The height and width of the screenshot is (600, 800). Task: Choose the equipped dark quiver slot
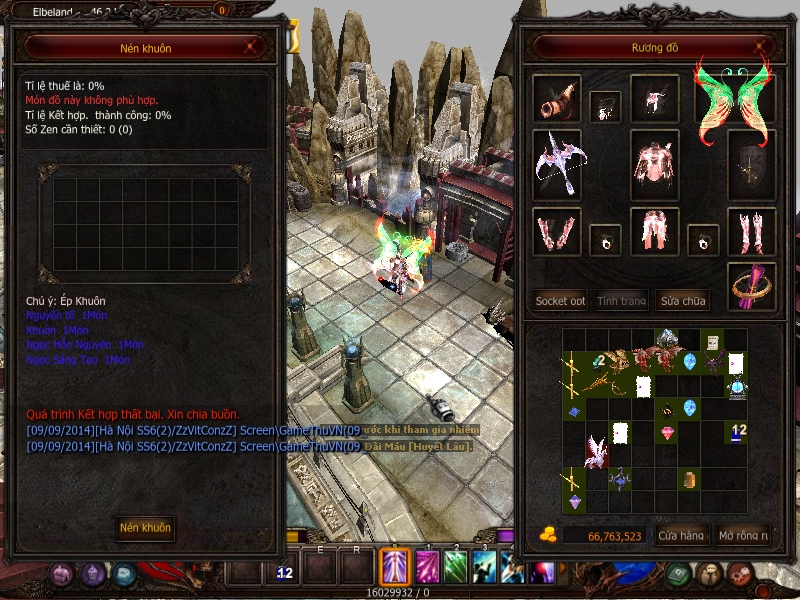coord(751,163)
